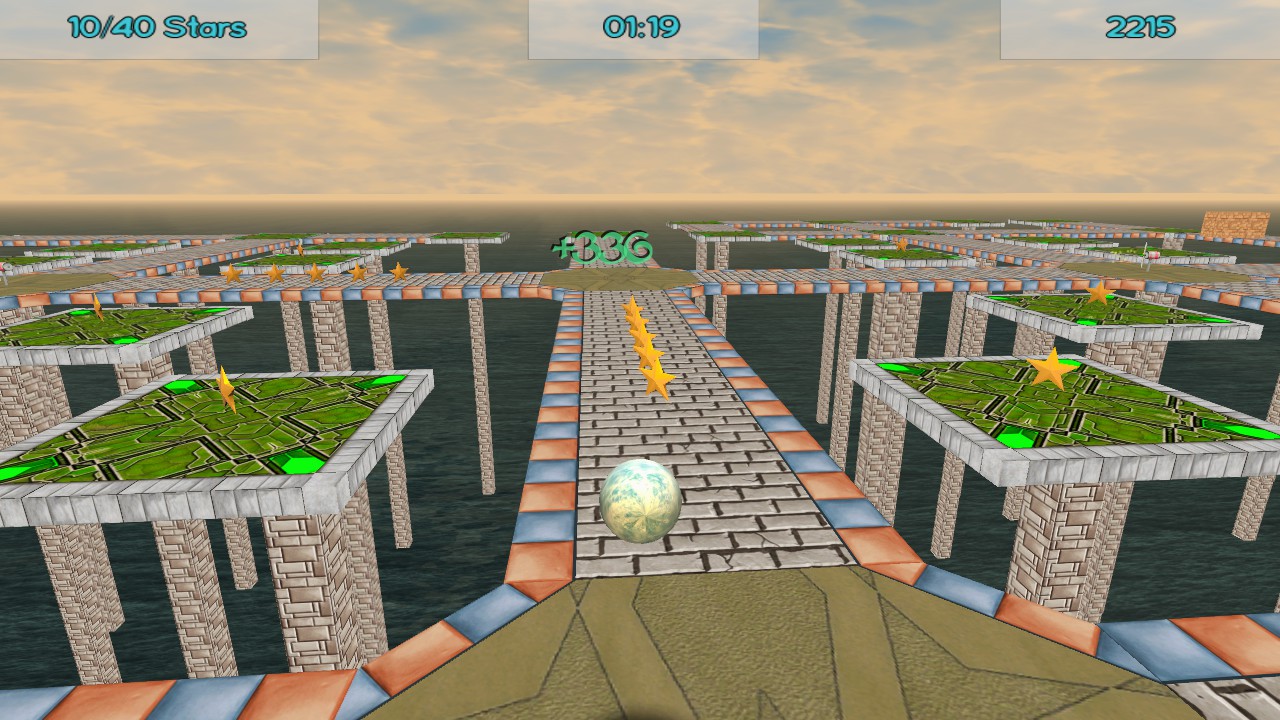Click the 2215 score display
Screen dimensions: 1280x720
(1140, 28)
